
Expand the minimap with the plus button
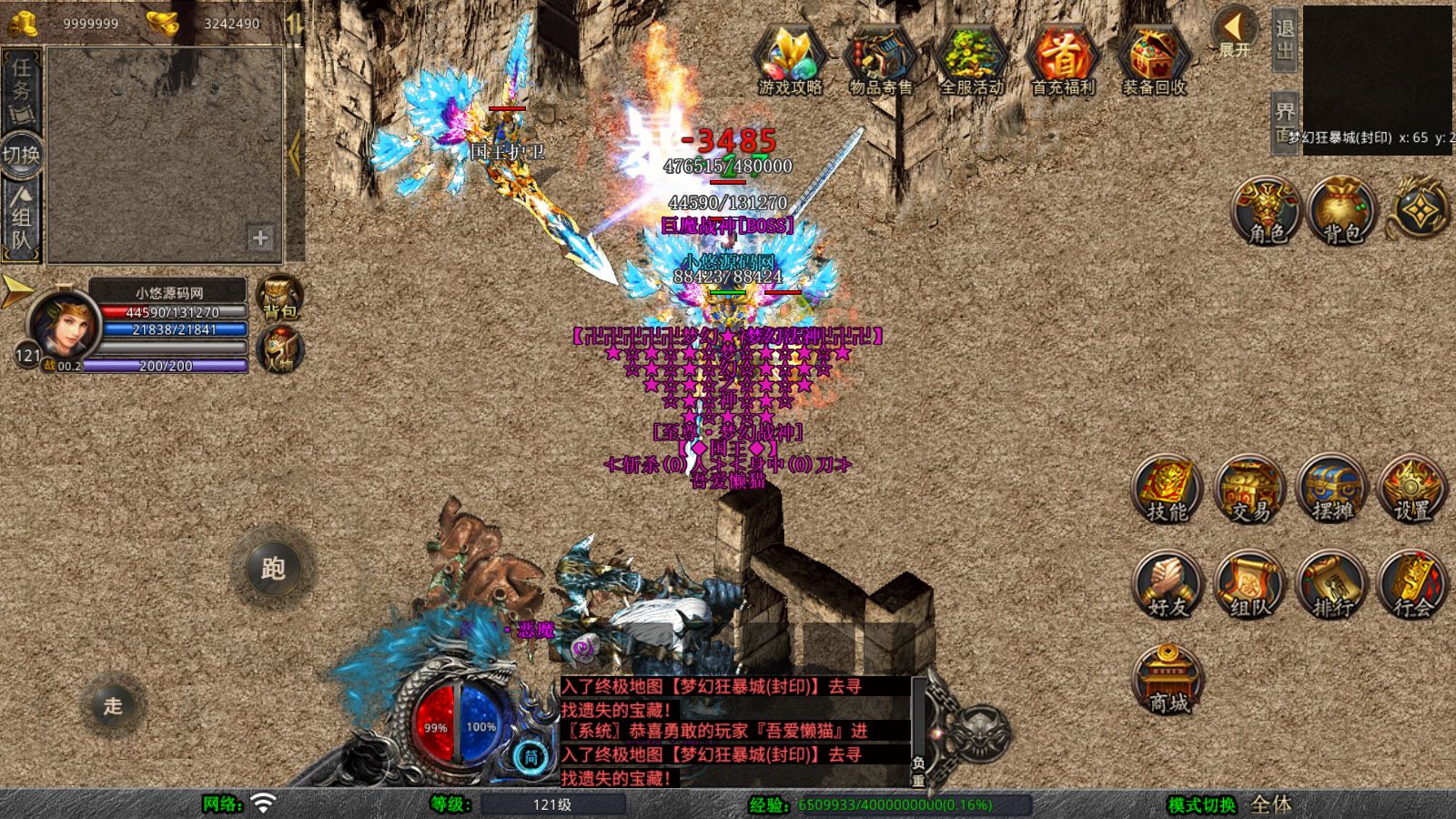pos(259,238)
